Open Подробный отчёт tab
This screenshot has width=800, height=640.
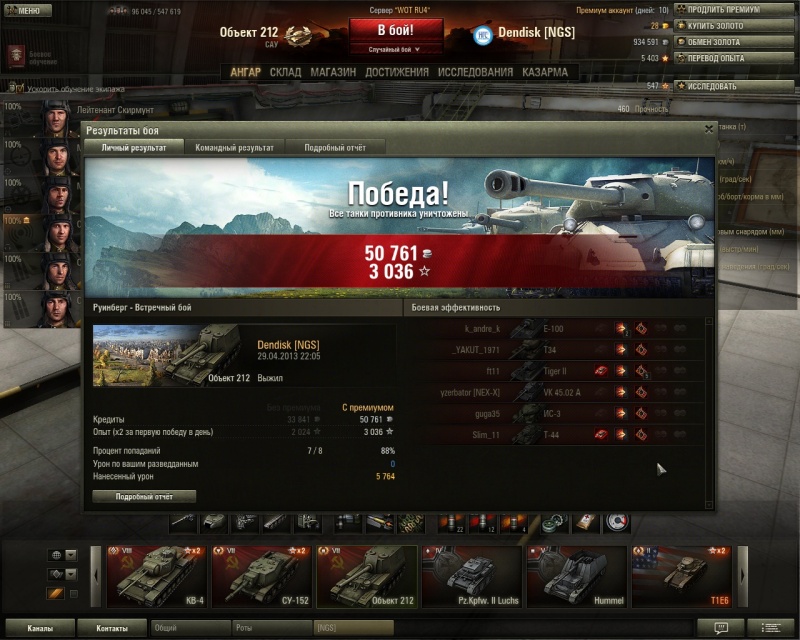(334, 147)
